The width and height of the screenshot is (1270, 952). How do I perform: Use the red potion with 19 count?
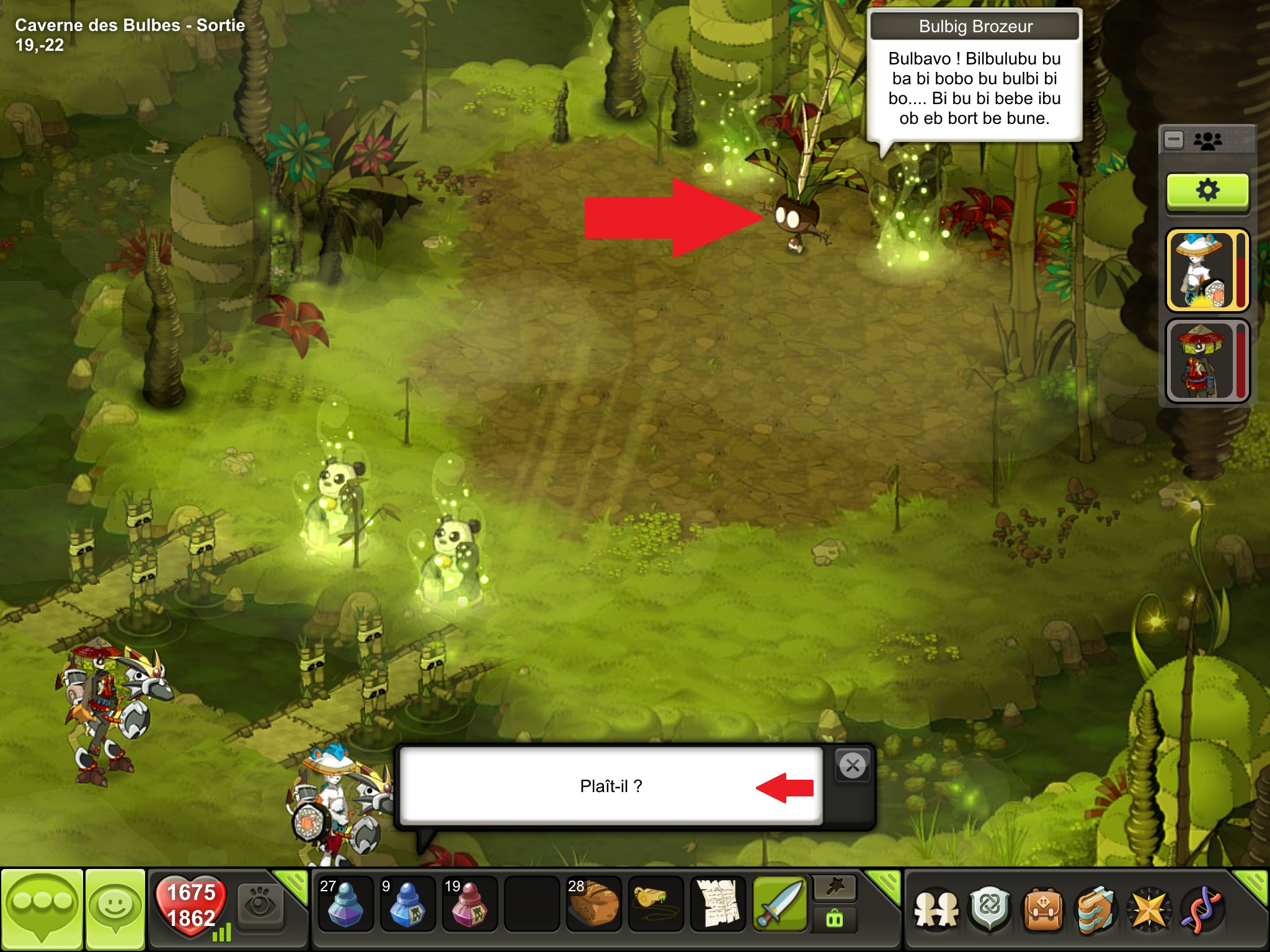click(469, 905)
